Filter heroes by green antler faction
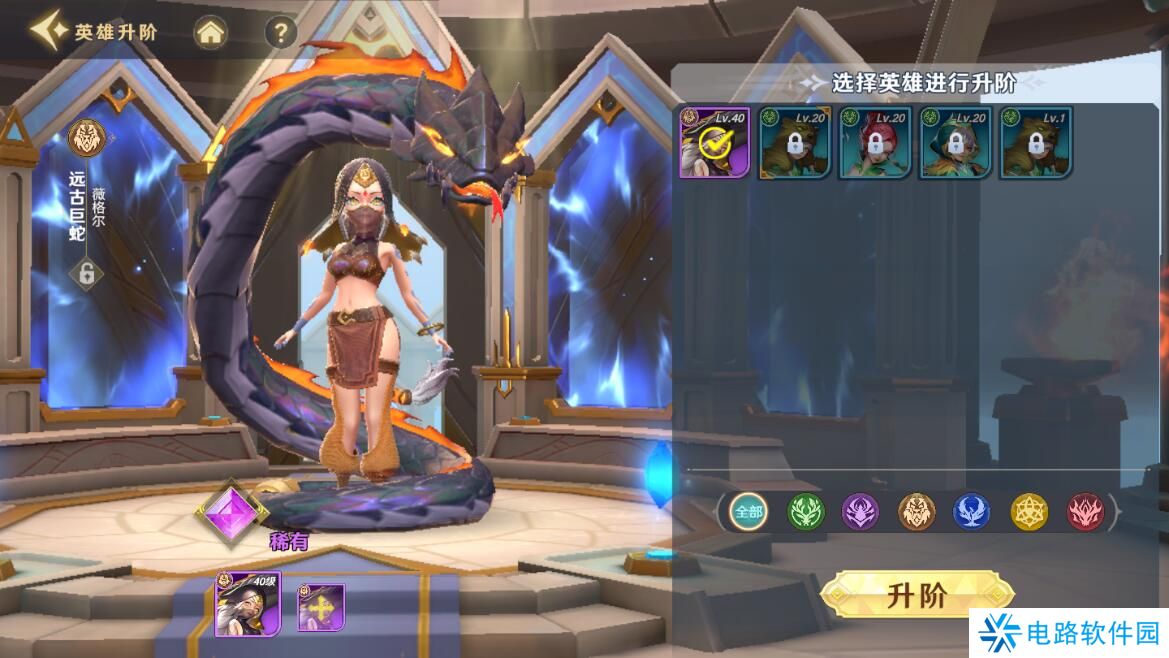The height and width of the screenshot is (658, 1169). [x=805, y=512]
